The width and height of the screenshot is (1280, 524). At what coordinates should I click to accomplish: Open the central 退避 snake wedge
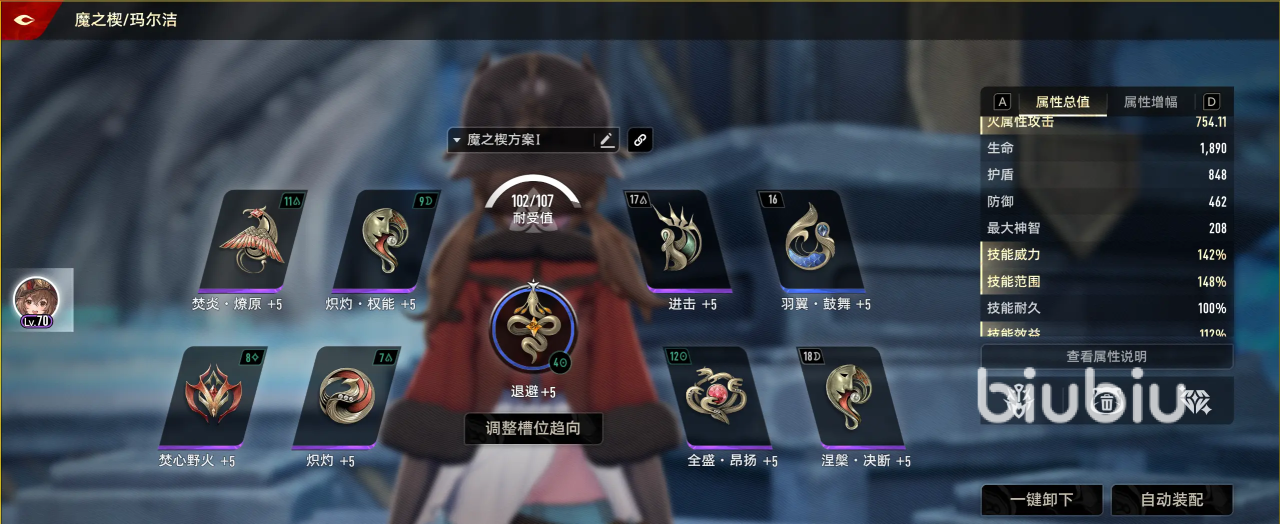tap(533, 328)
